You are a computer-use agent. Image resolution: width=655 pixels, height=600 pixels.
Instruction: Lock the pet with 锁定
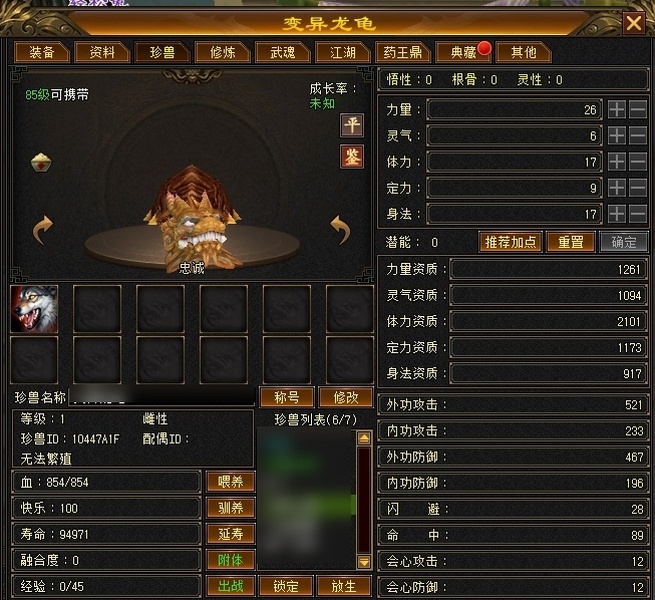285,585
